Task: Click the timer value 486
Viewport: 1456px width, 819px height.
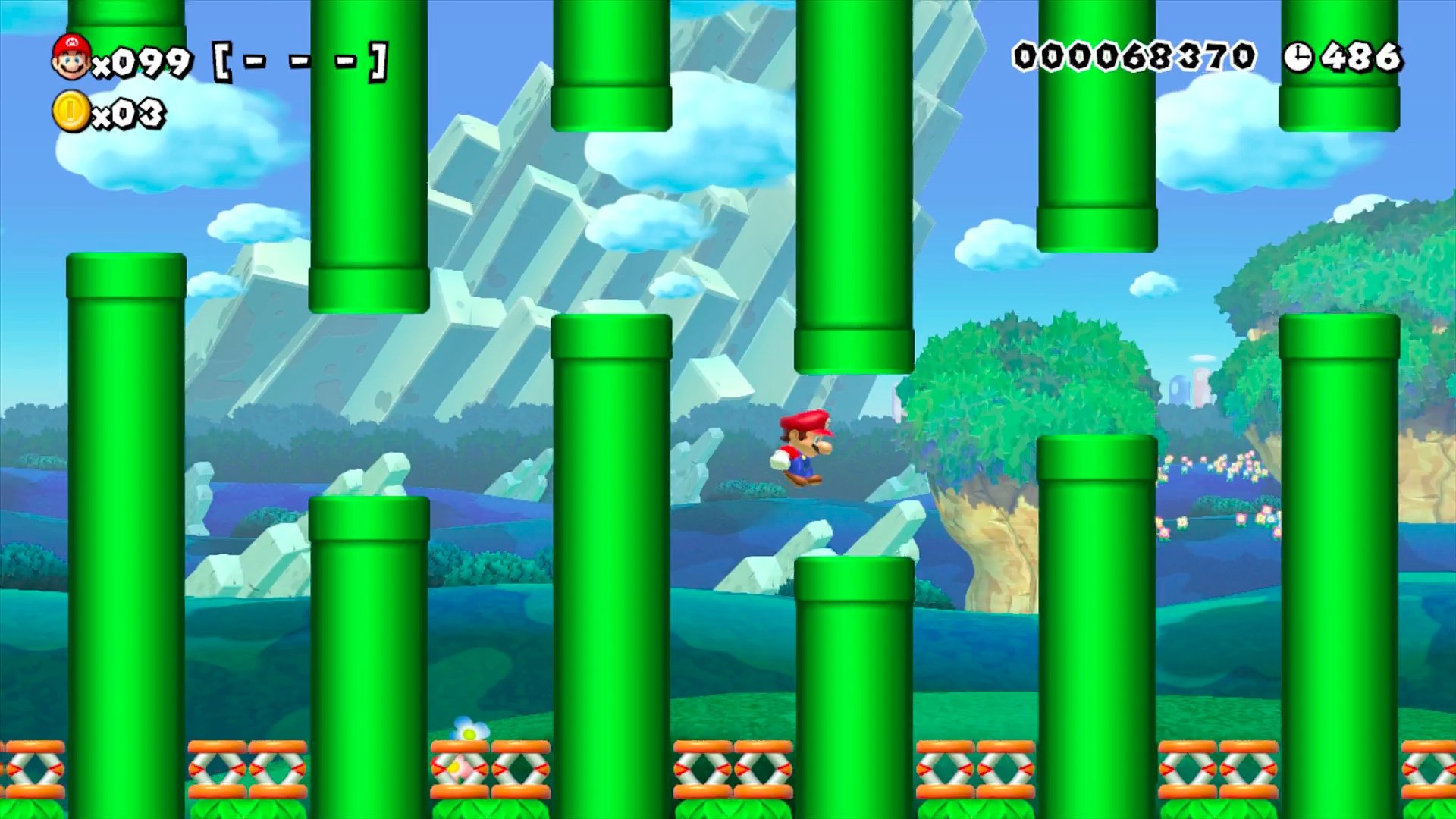Action: pyautogui.click(x=1365, y=57)
